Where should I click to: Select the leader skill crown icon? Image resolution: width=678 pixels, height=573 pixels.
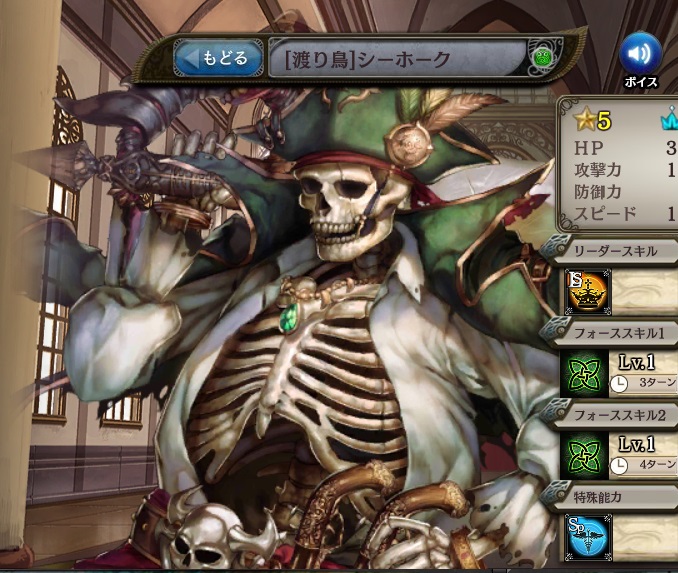(584, 290)
